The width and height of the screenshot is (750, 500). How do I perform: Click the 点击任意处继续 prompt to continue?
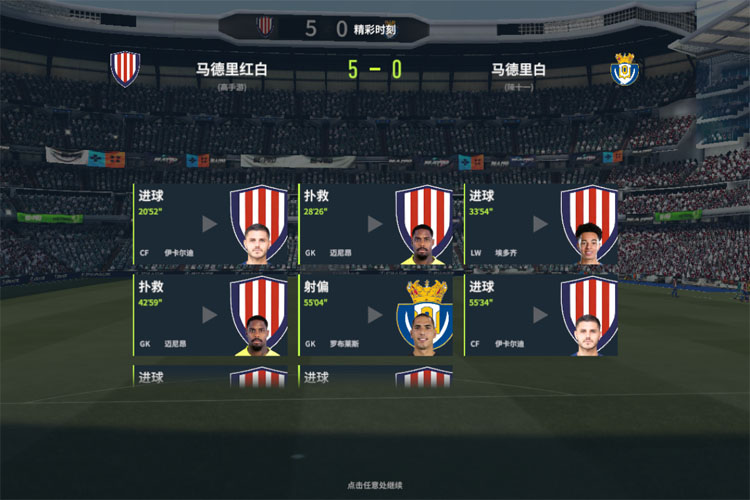click(x=375, y=485)
